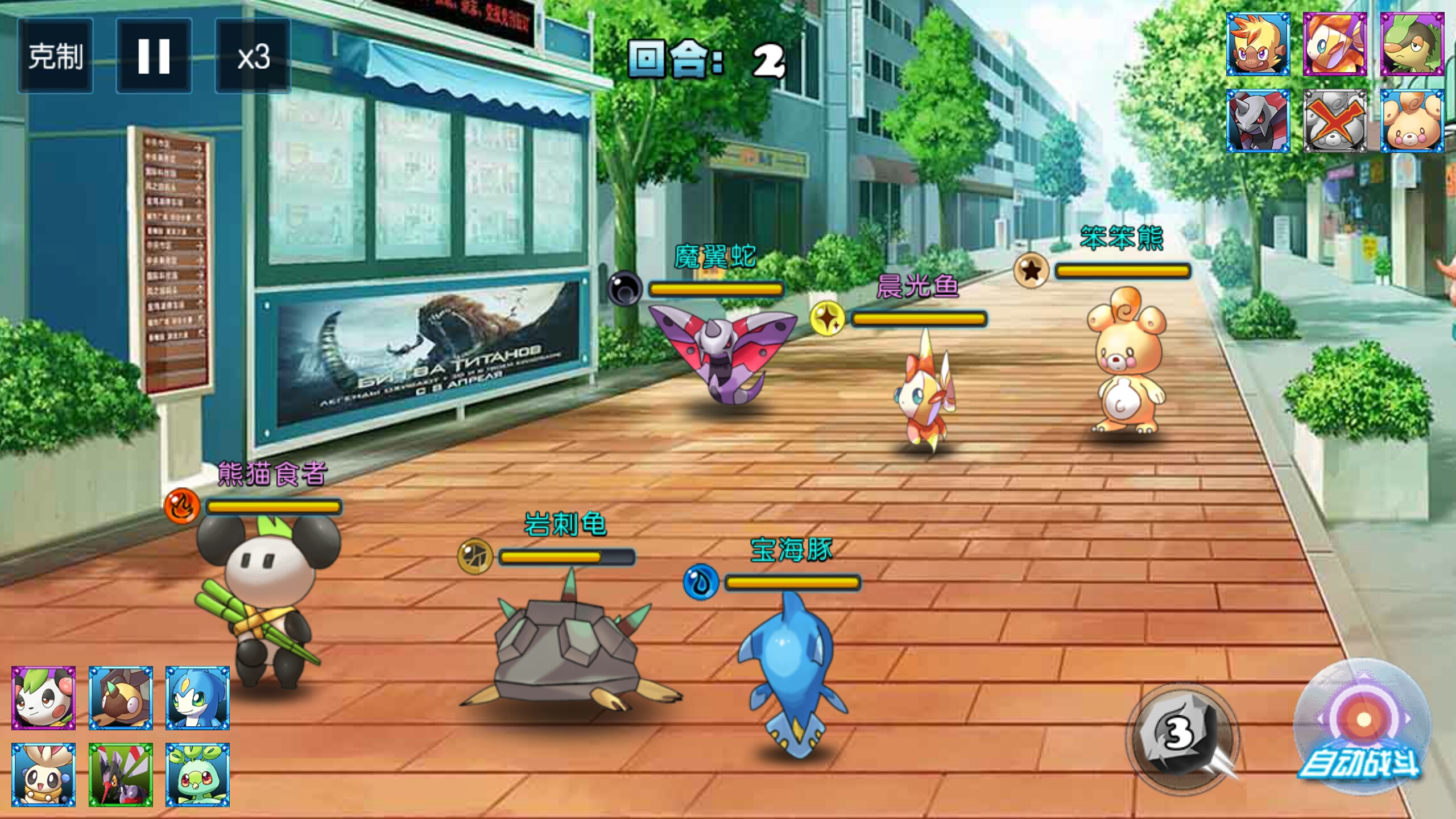Select the panda portrait in your team
This screenshot has width=1456, height=819.
click(44, 698)
